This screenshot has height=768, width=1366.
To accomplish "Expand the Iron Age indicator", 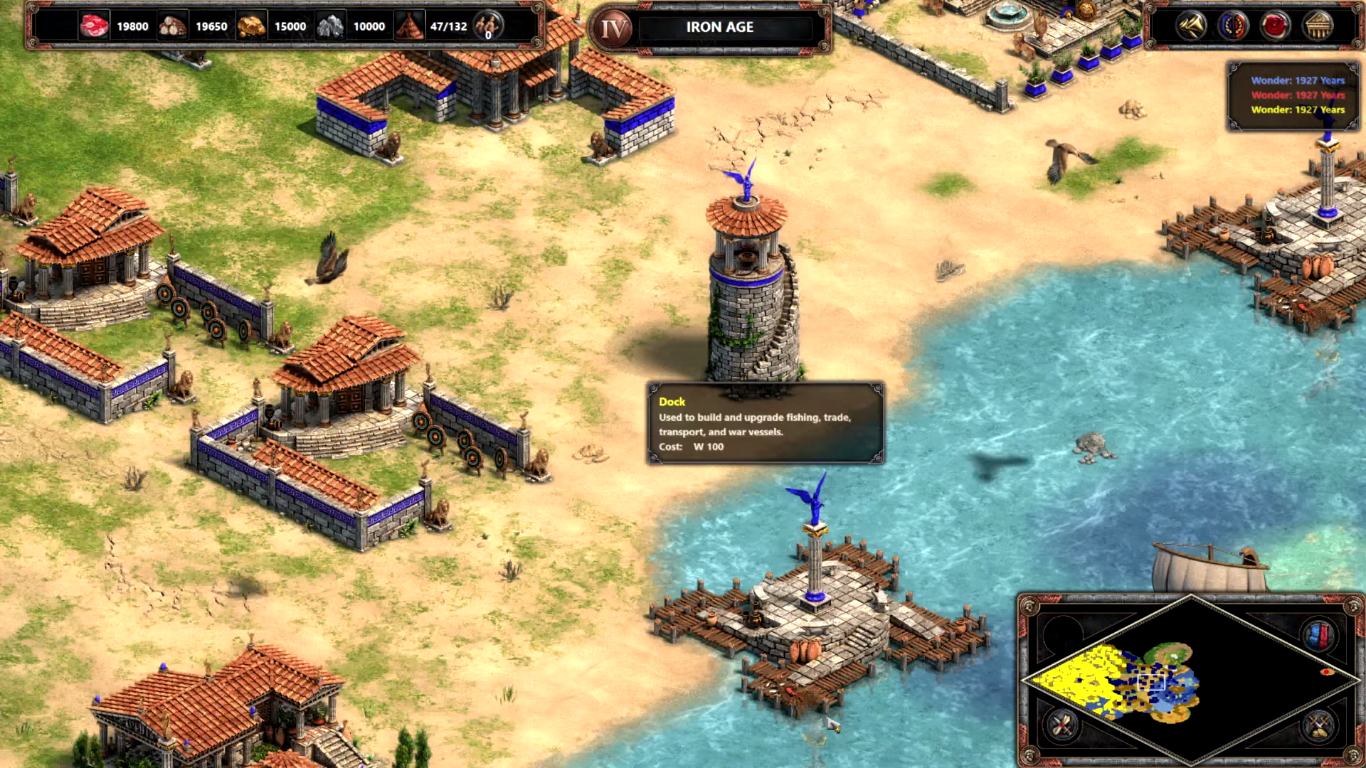I will 613,26.
